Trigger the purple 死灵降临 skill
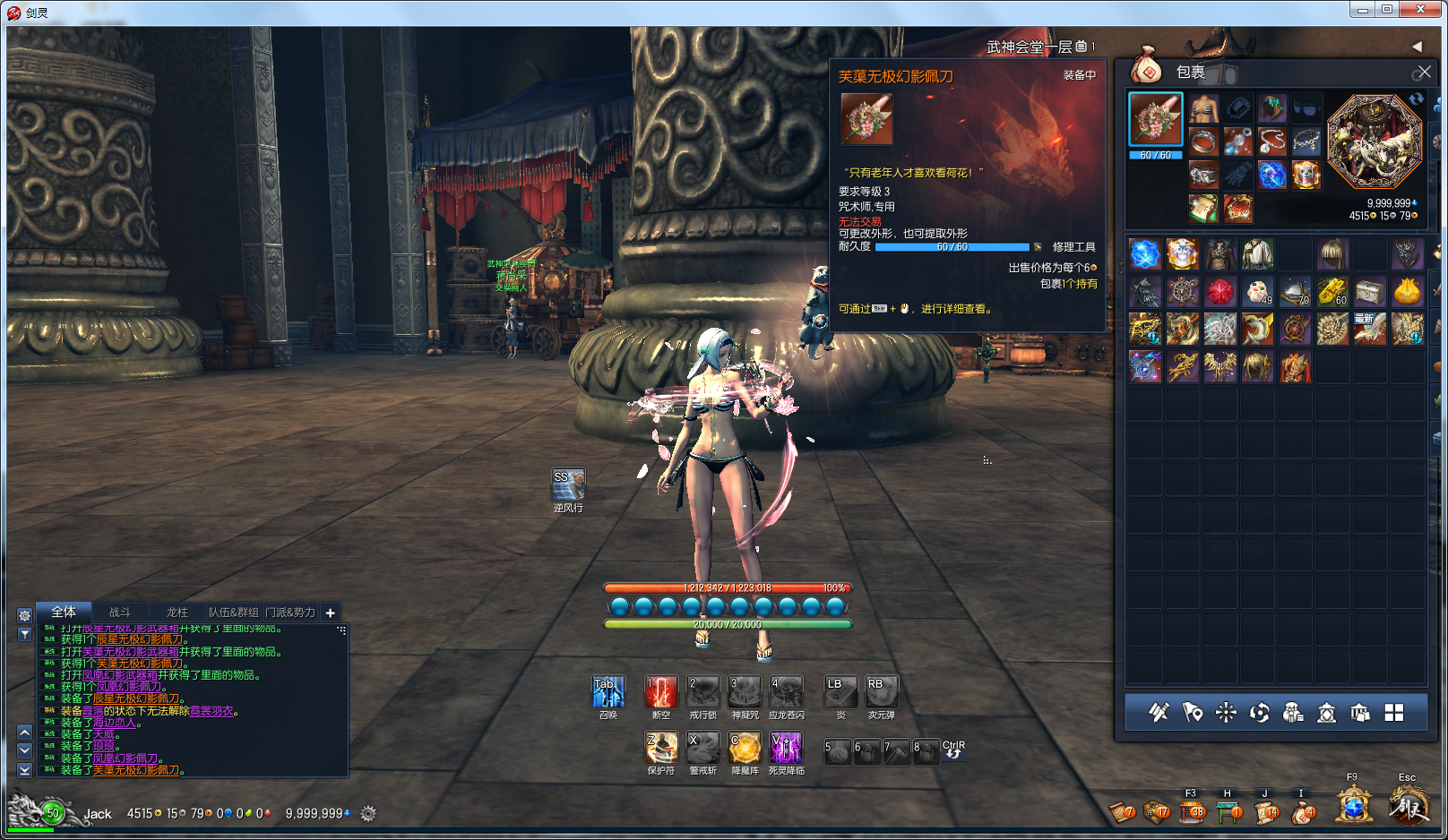1448x840 pixels. pos(786,748)
